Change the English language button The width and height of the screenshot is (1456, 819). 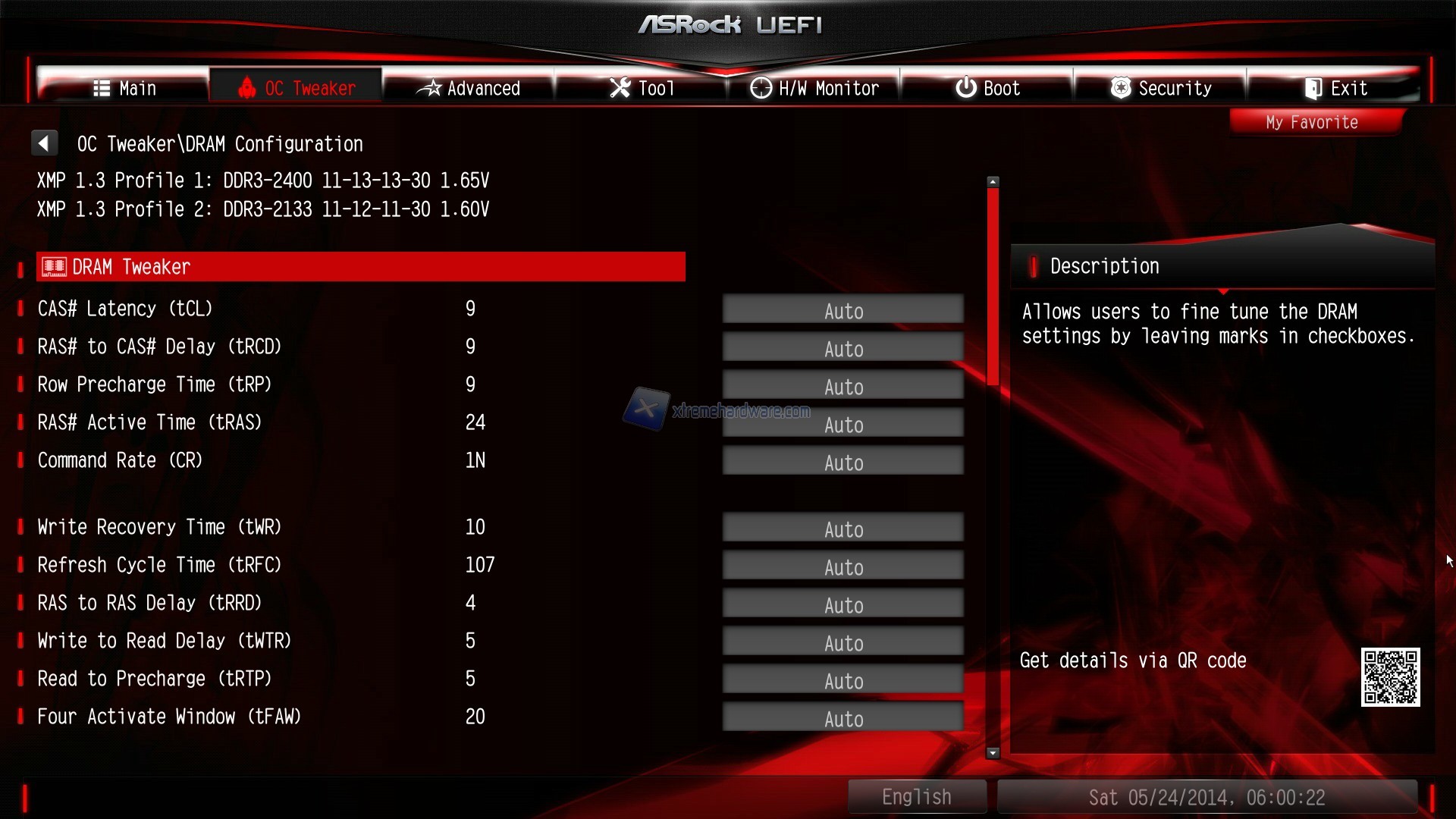coord(916,797)
